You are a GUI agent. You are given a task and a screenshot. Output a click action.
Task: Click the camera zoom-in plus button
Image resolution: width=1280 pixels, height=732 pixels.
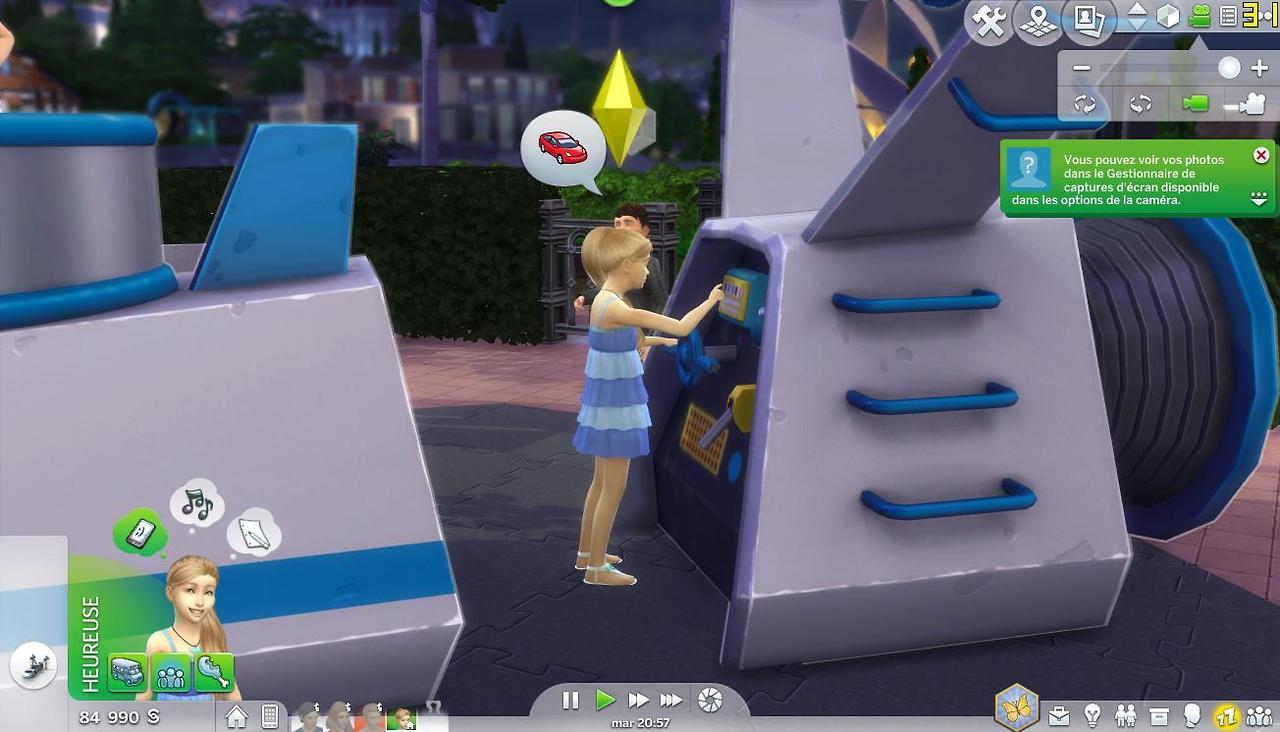coord(1259,68)
